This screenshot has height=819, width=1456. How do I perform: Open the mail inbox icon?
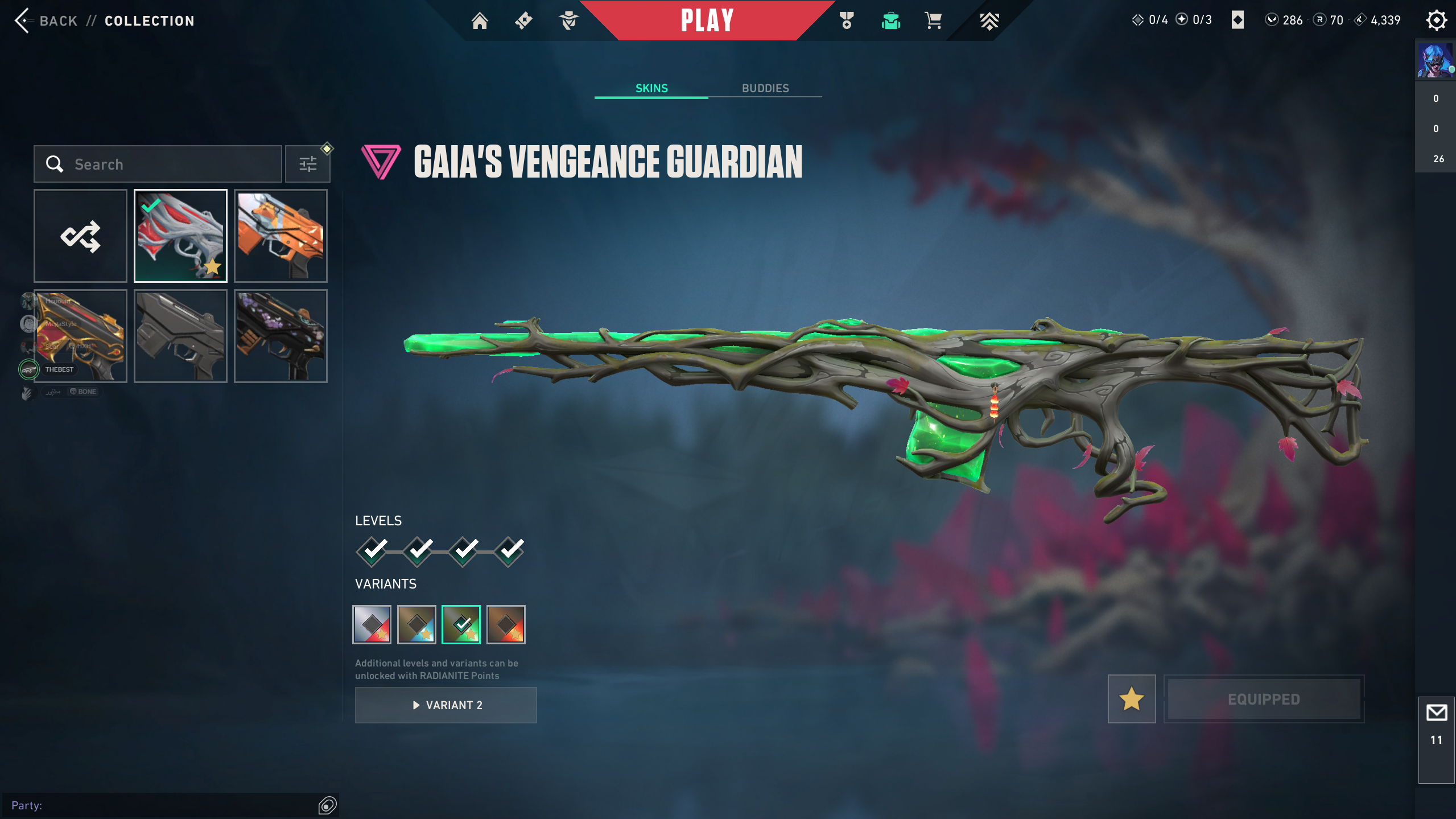coord(1436,713)
